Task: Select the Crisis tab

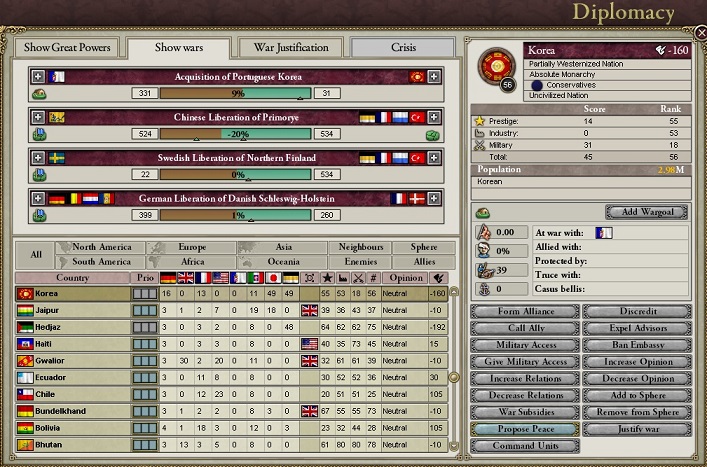Action: pyautogui.click(x=403, y=48)
